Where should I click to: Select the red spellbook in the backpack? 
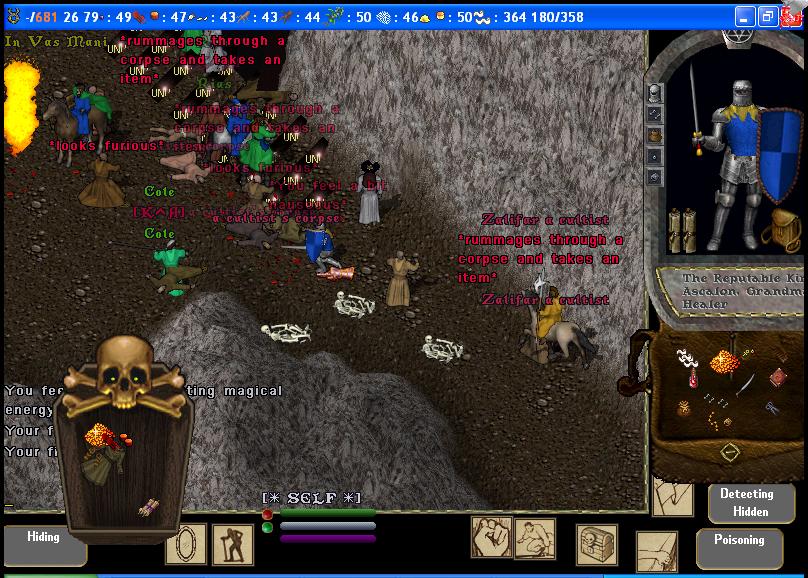pyautogui.click(x=777, y=377)
